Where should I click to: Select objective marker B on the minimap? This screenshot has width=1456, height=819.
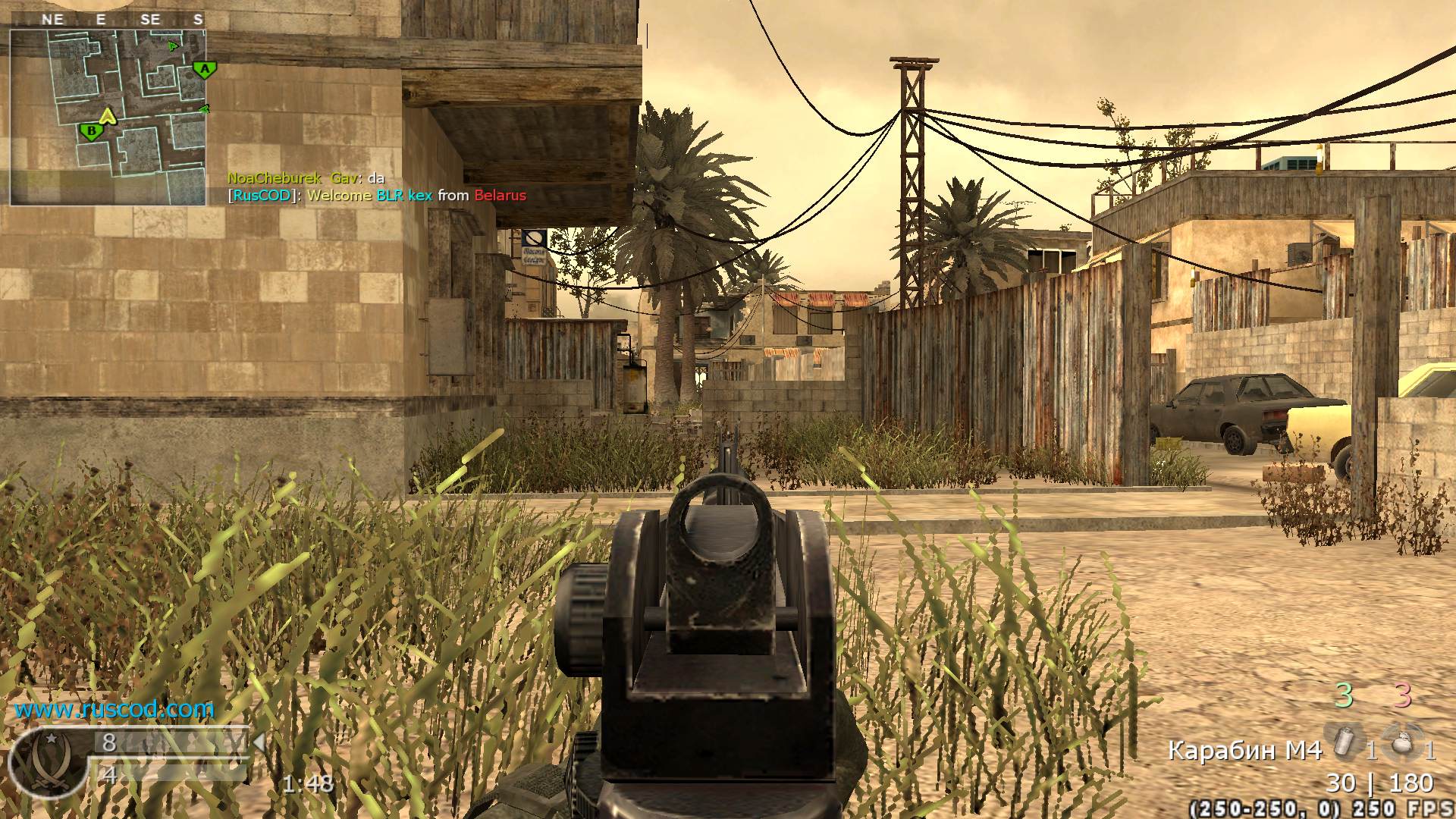click(x=90, y=130)
